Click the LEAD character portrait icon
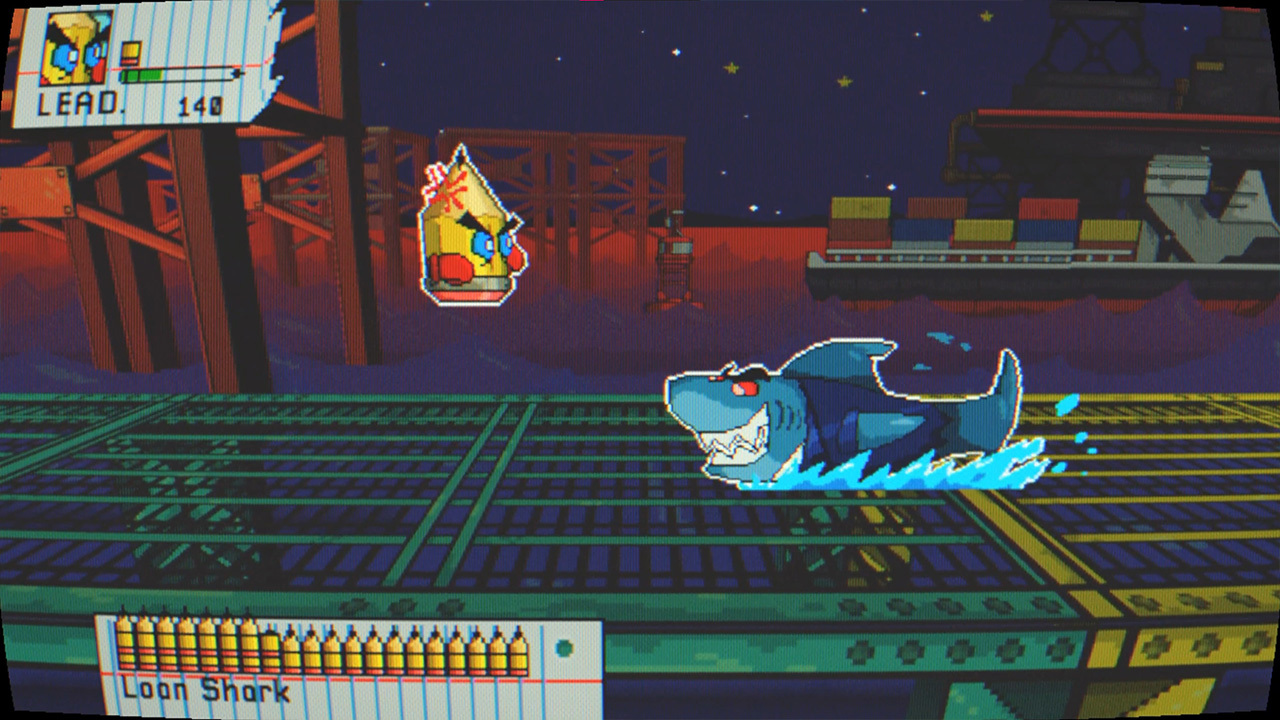The image size is (1280, 720). pos(78,48)
